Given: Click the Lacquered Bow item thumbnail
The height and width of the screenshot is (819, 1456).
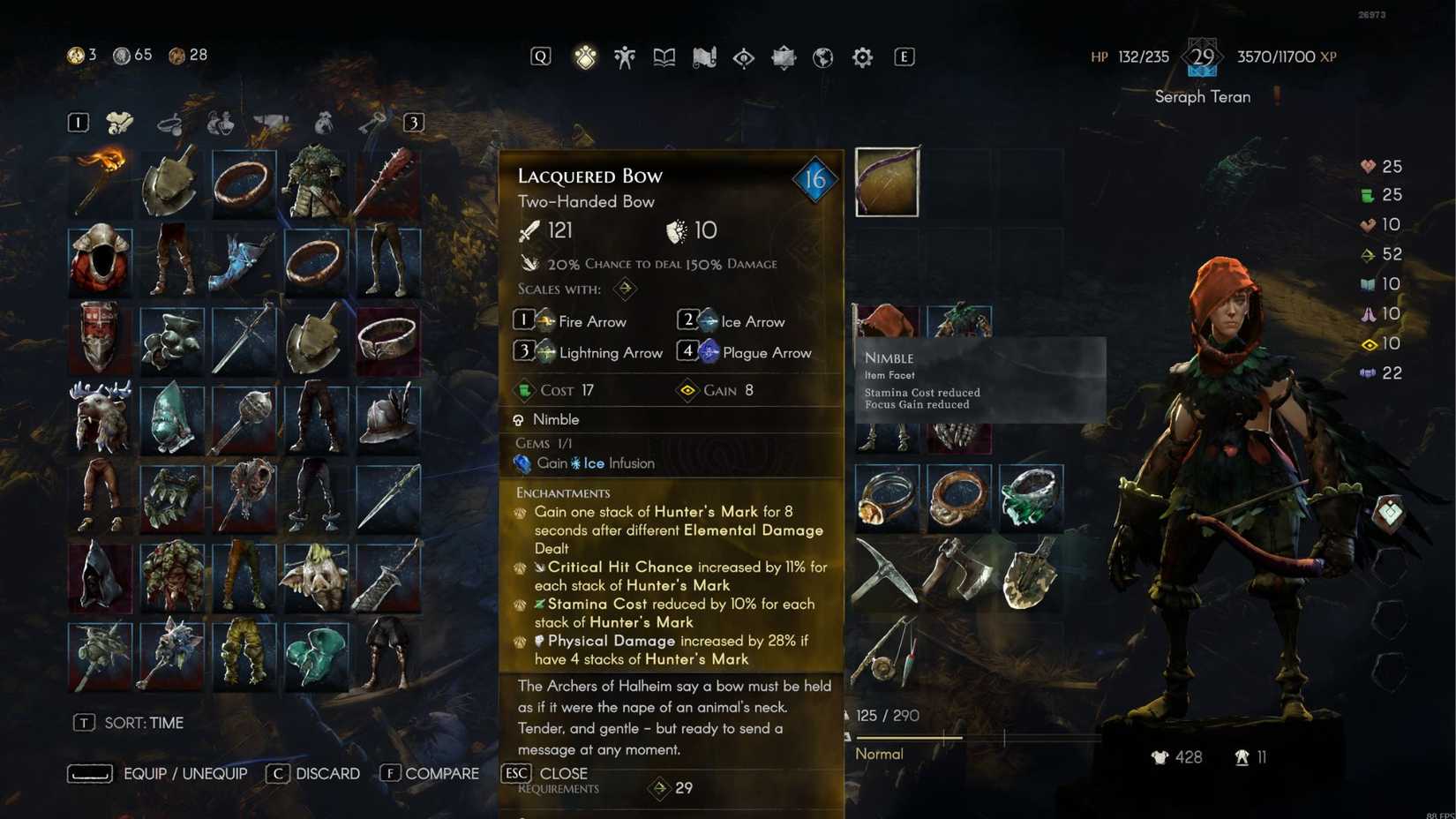Looking at the screenshot, I should click(885, 183).
